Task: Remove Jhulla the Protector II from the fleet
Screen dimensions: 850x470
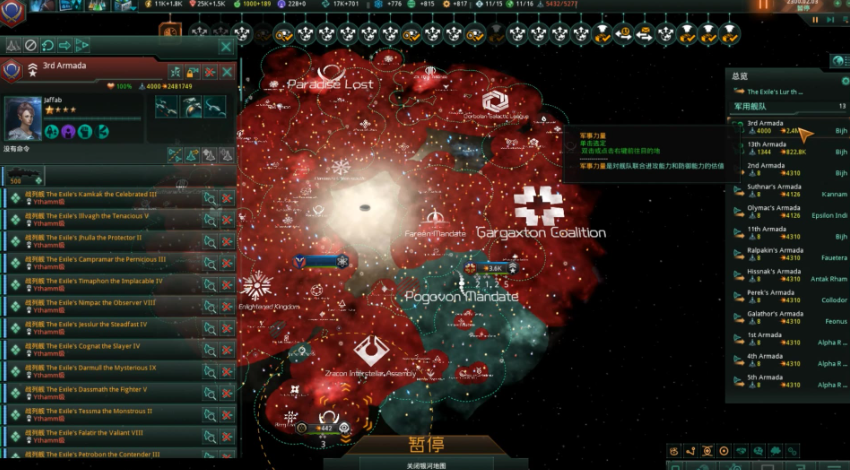Action: [x=226, y=242]
